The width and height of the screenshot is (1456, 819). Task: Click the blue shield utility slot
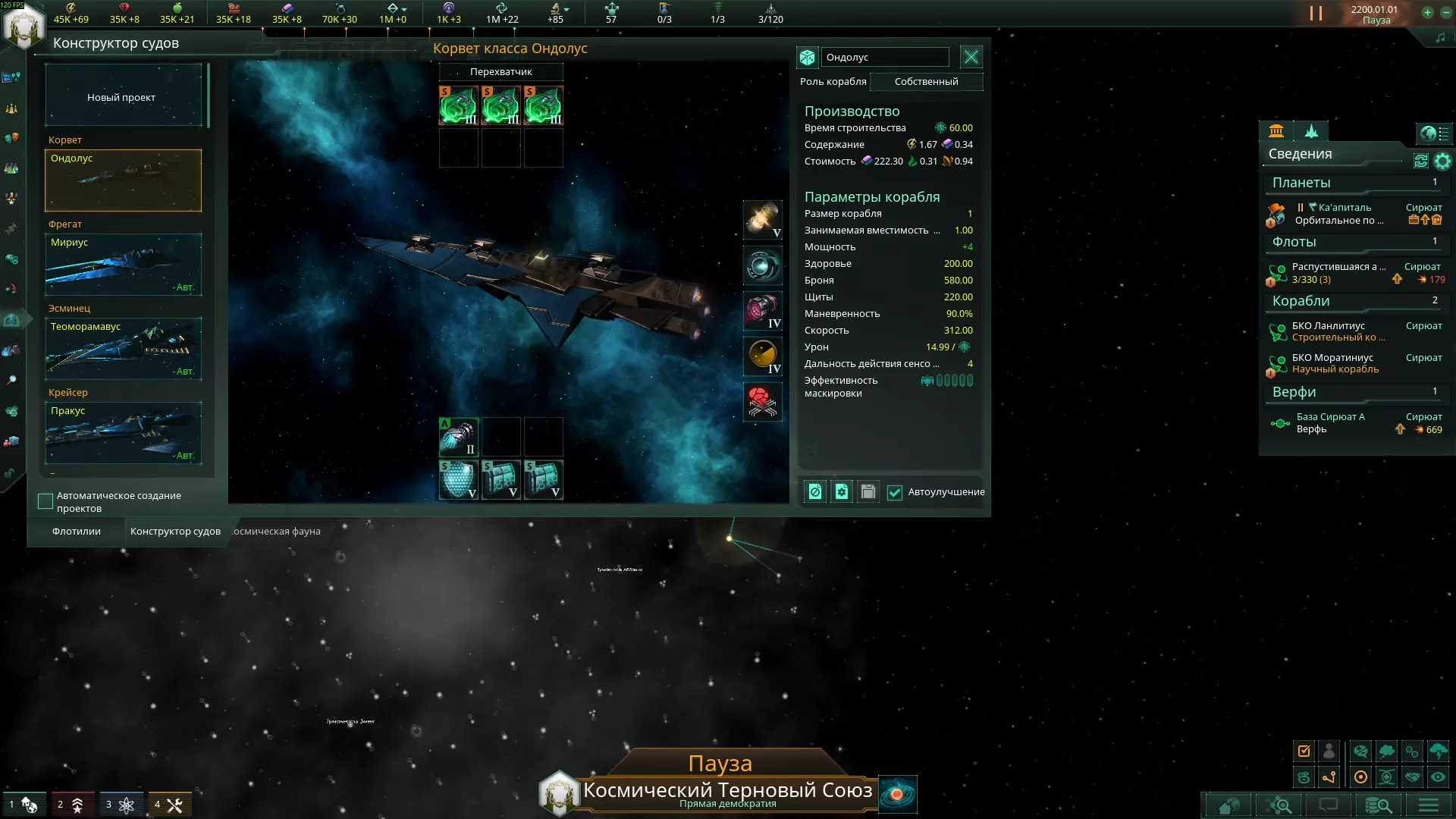point(458,479)
